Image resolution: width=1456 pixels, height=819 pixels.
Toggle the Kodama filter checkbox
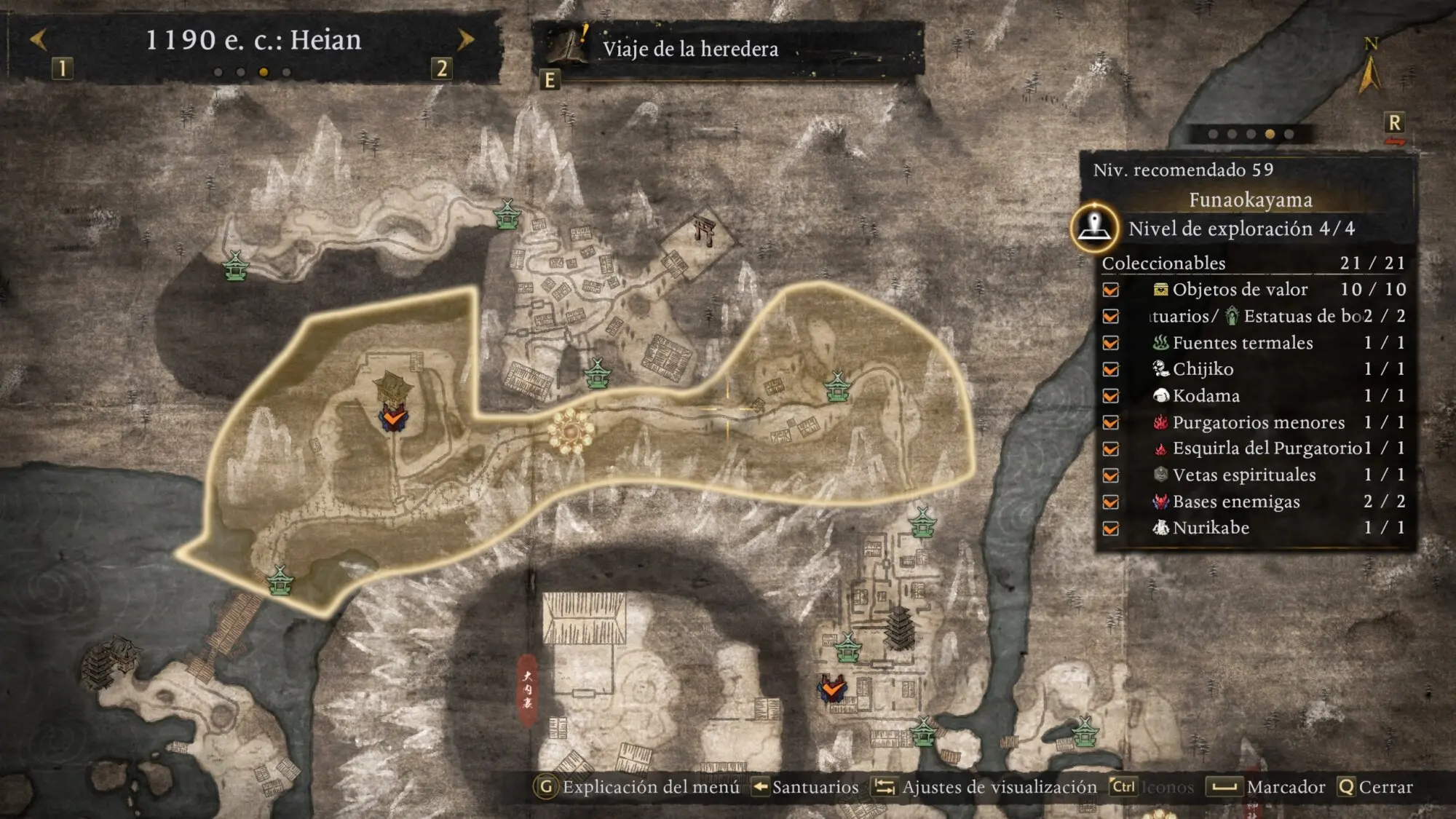click(1111, 396)
